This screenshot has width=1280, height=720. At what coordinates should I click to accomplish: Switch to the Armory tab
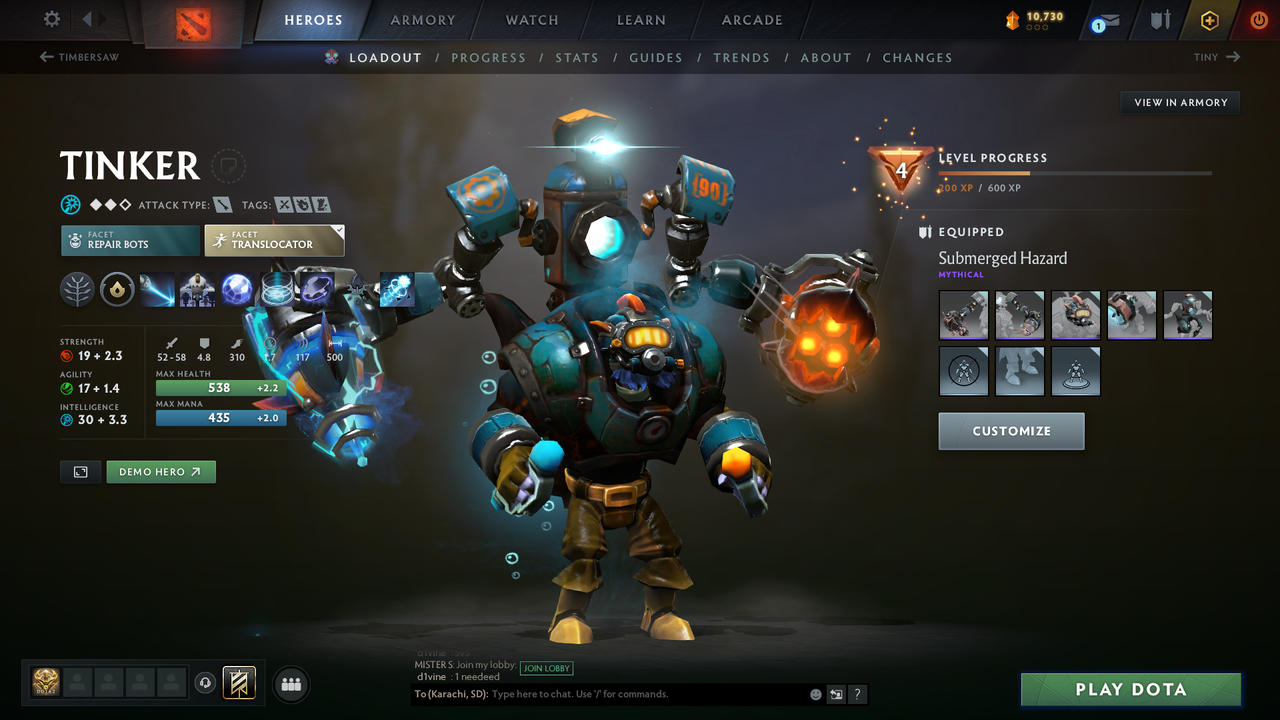[x=421, y=20]
